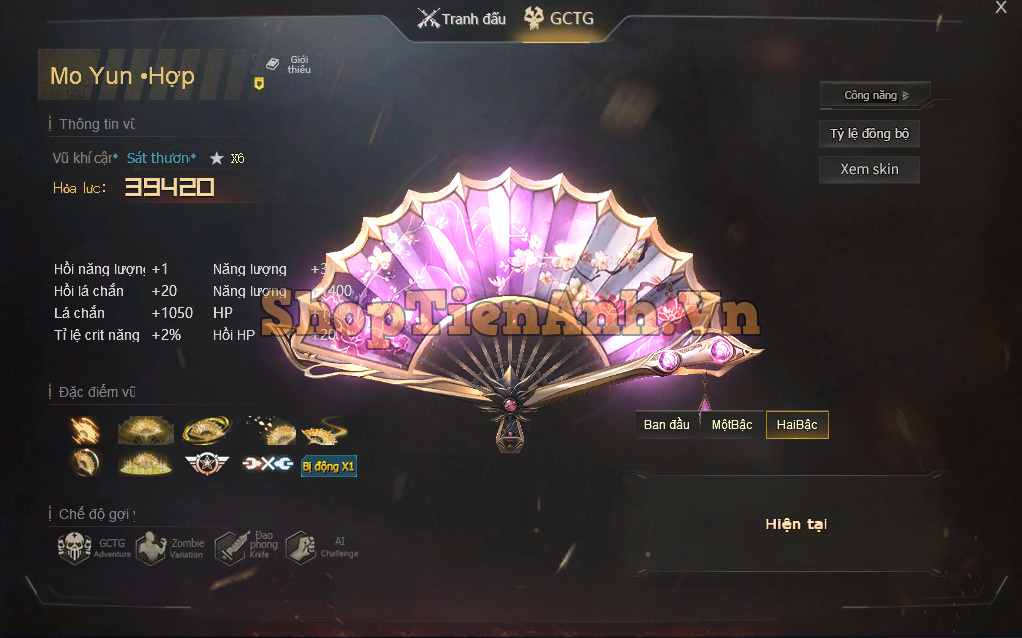Choose the Zombie Variation mode icon
Image resolution: width=1022 pixels, height=638 pixels.
pos(152,547)
